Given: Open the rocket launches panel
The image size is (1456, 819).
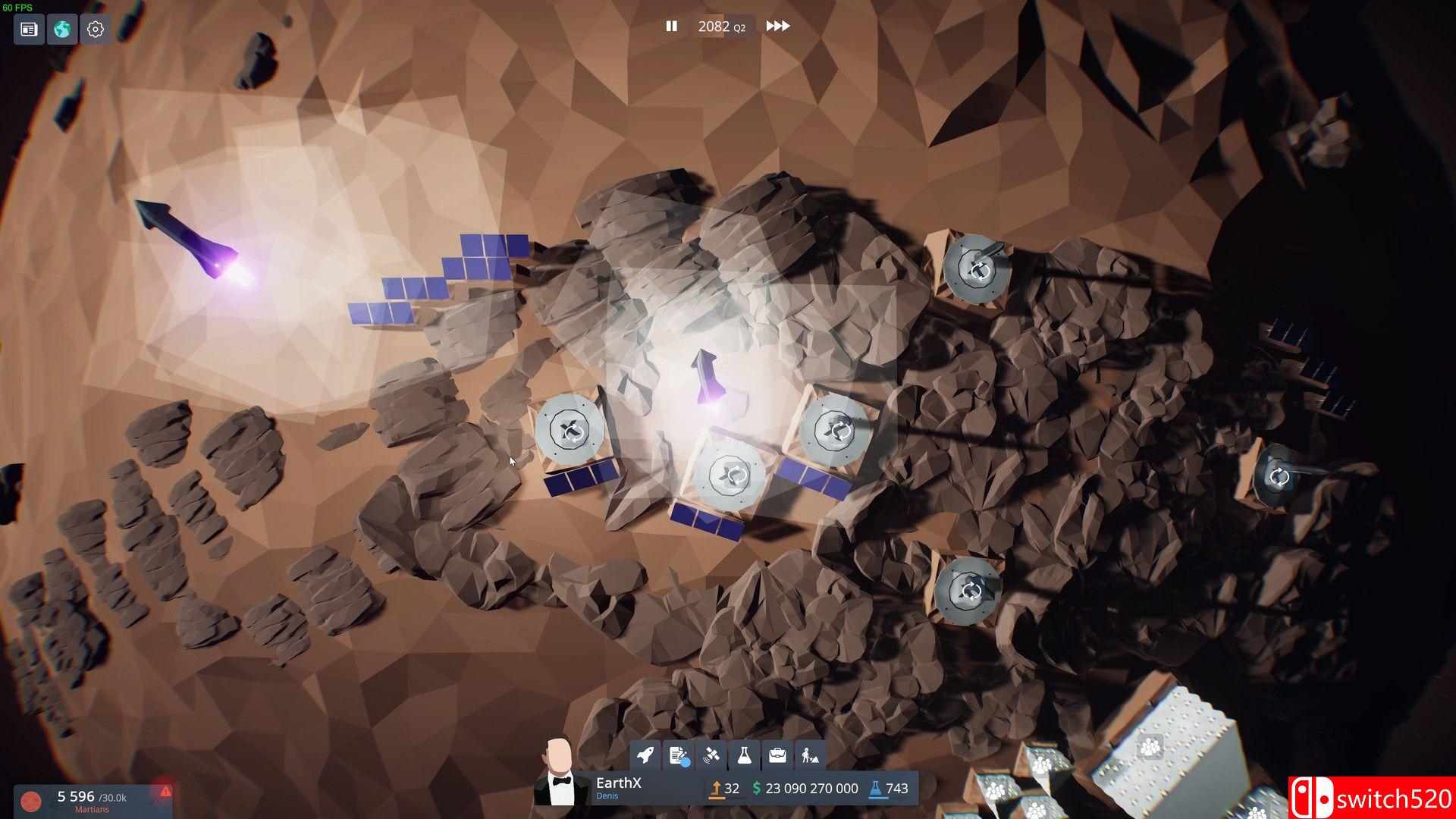Looking at the screenshot, I should 645,755.
